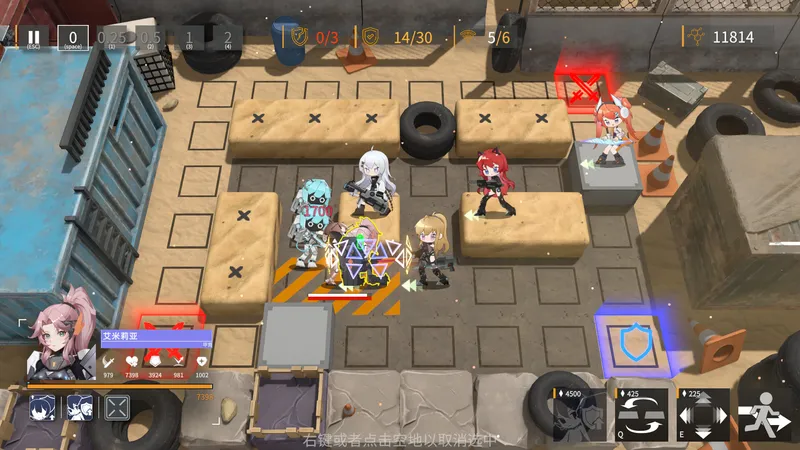Activate the second skill icon with shield
This screenshot has width=800, height=450.
pos(80,408)
